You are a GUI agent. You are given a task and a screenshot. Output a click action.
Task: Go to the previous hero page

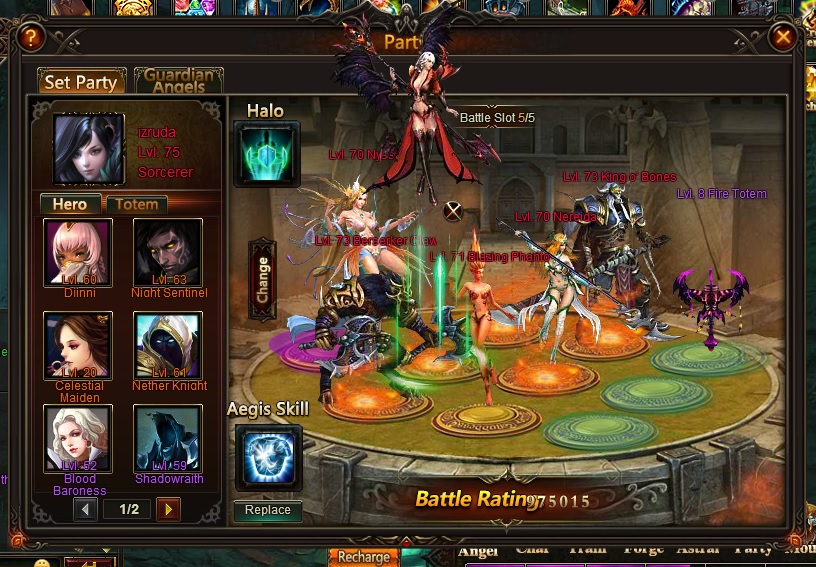pyautogui.click(x=86, y=510)
